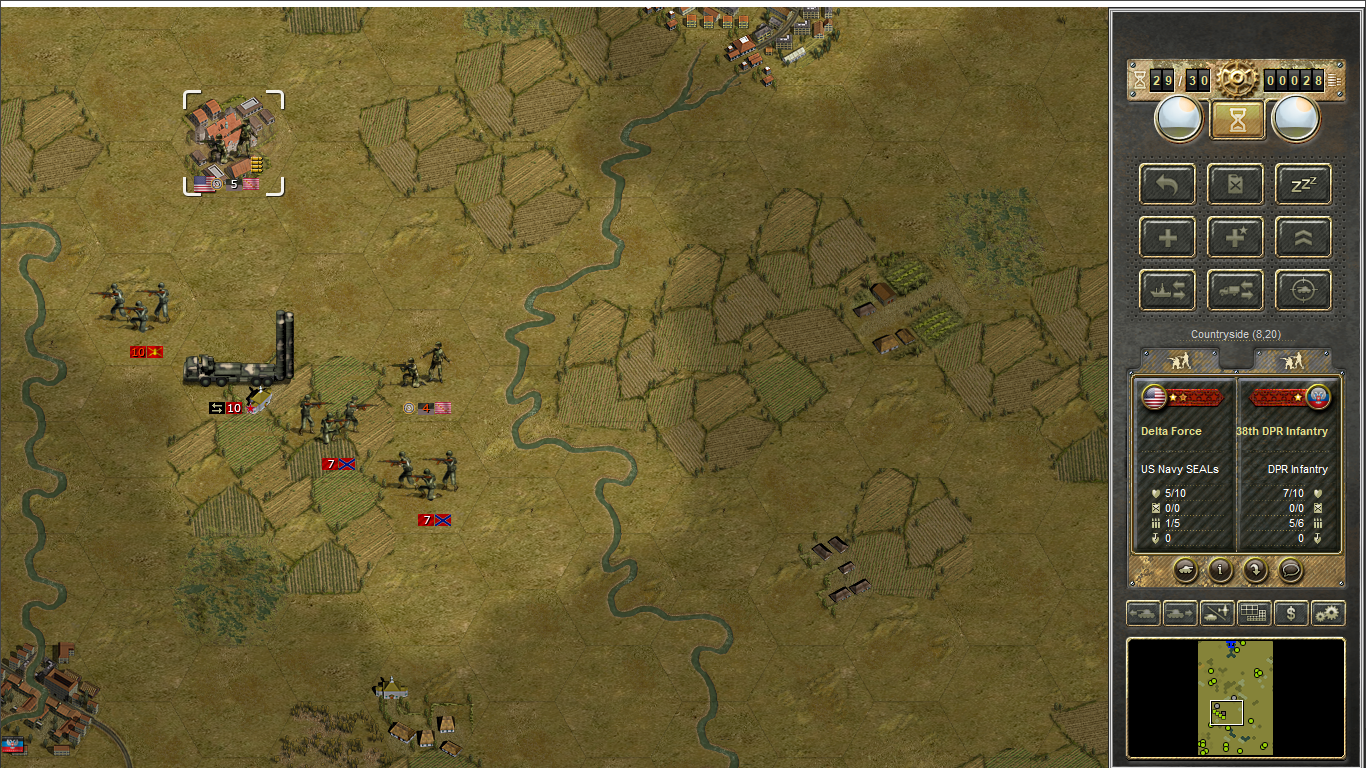Reinforce the unit with the plus button

tap(1168, 237)
